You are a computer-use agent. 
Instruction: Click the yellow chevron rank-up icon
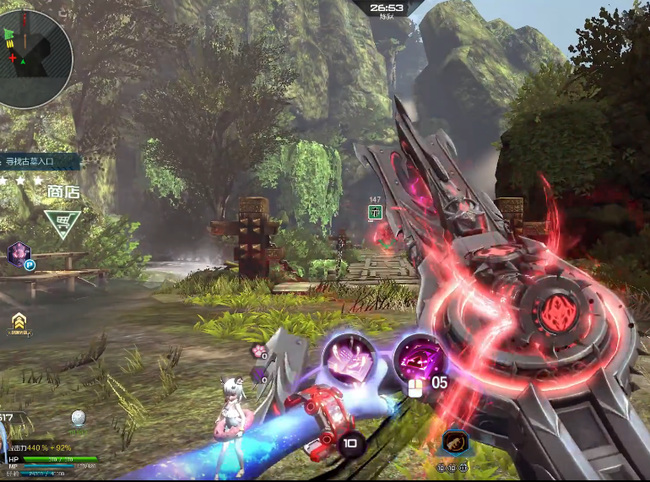(x=18, y=321)
